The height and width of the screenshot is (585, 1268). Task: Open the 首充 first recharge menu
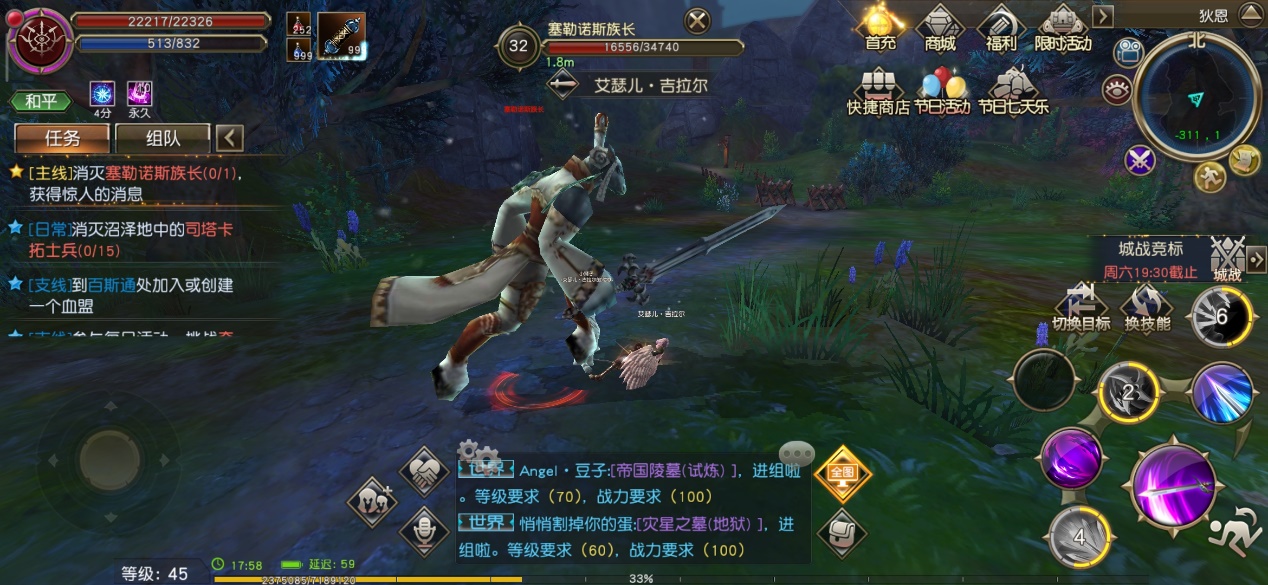coord(880,27)
